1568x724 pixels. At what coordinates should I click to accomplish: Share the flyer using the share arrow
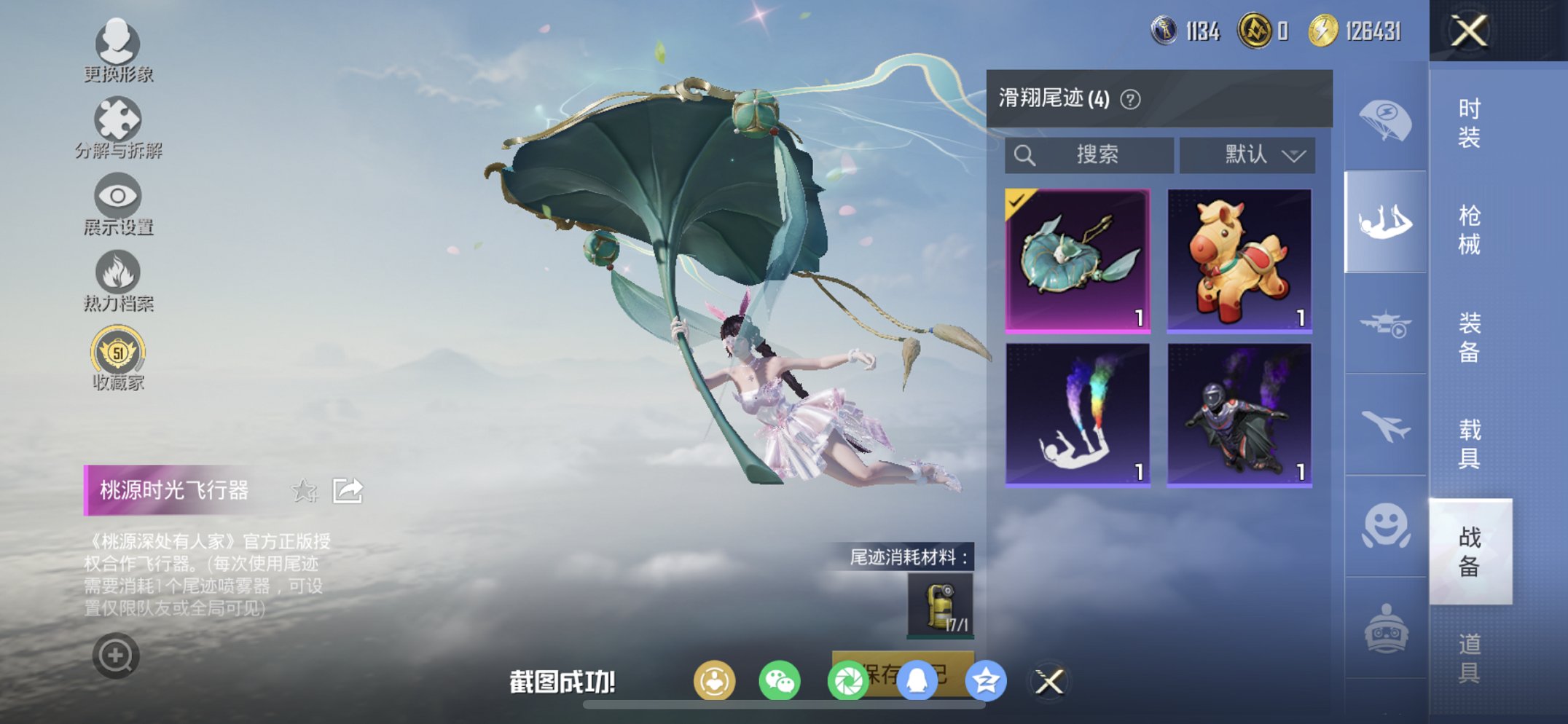(350, 491)
